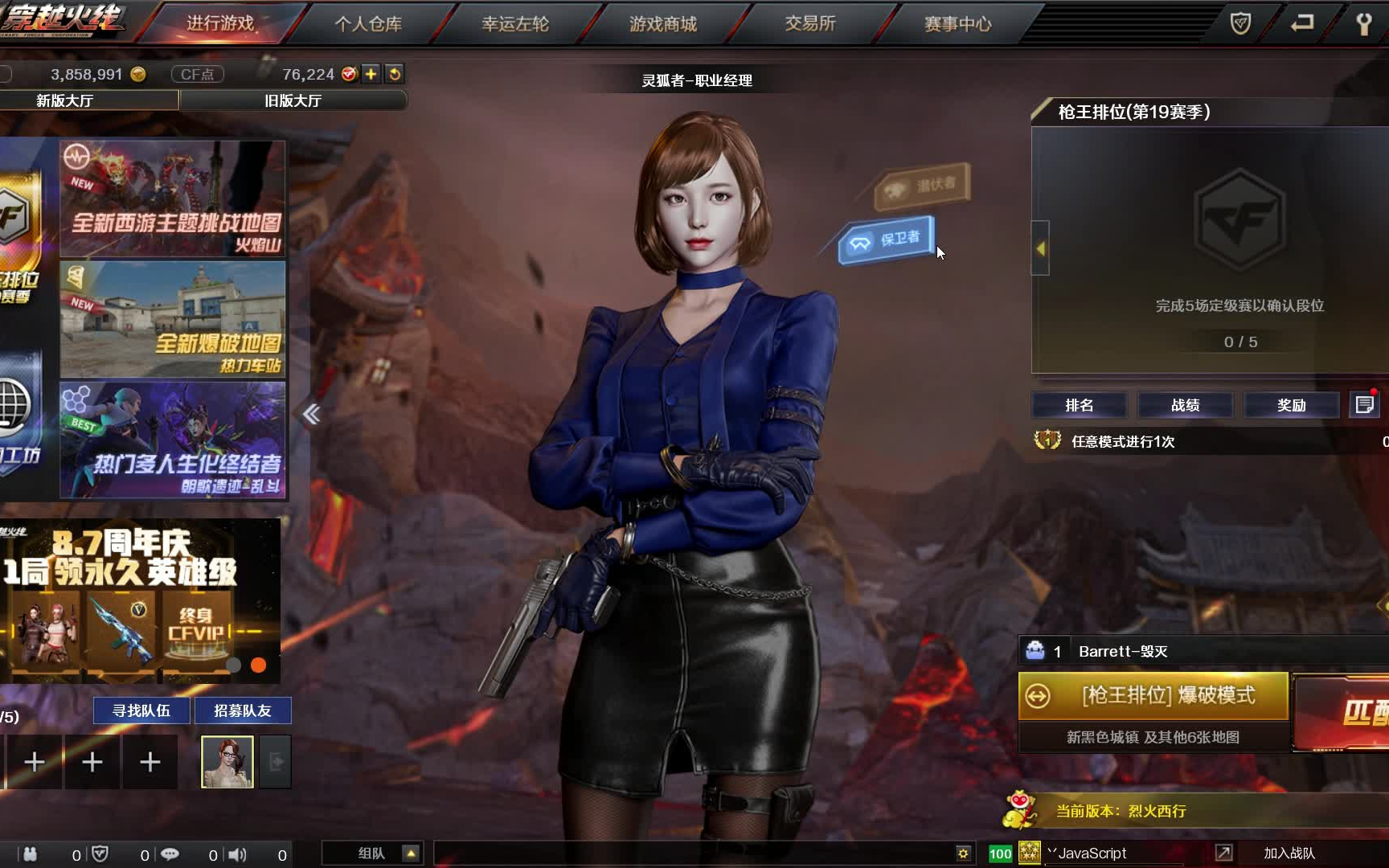
Task: Open the 8.7周年庆 anniversary event banner
Action: 140,600
